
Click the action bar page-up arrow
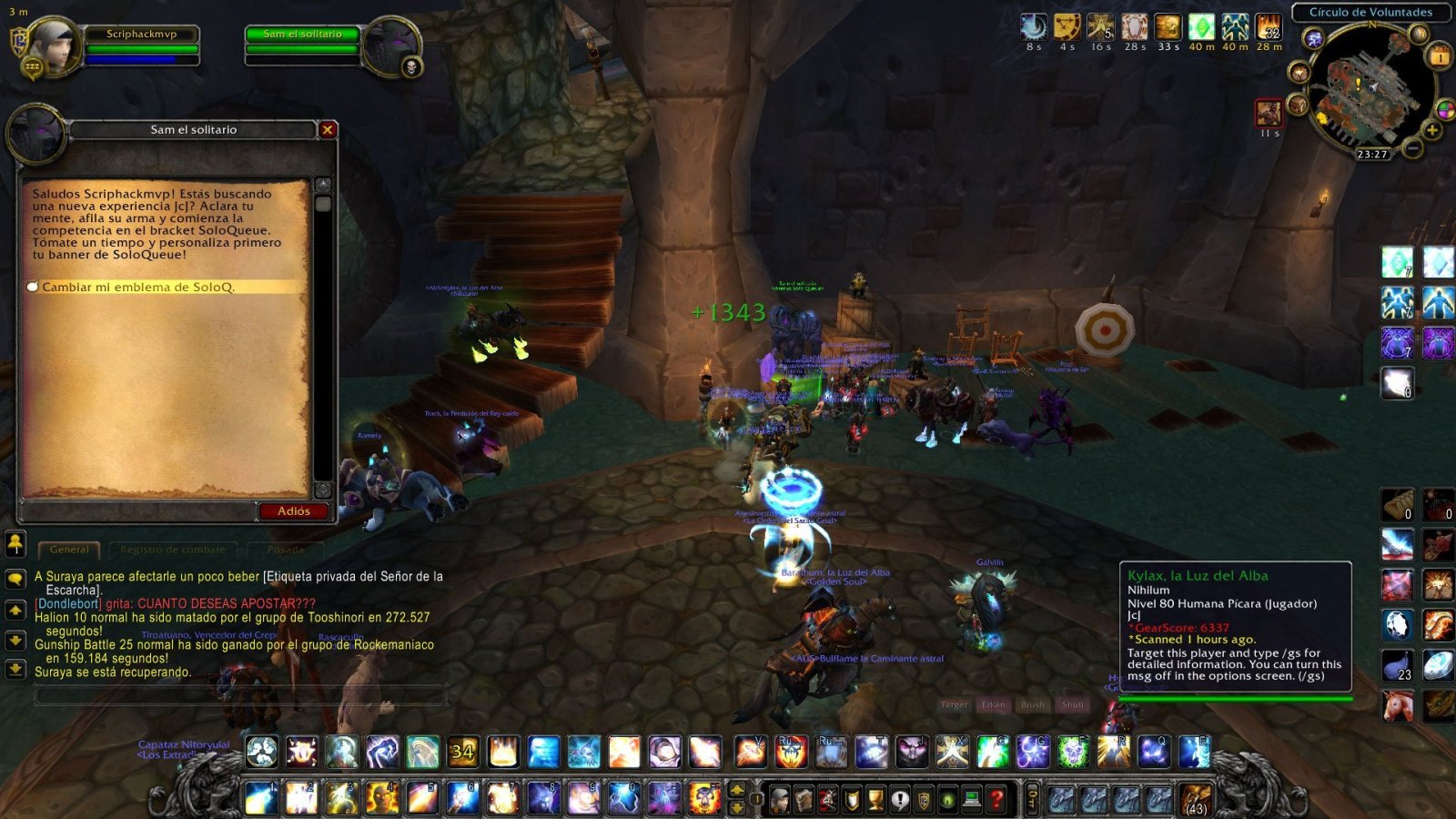(735, 790)
